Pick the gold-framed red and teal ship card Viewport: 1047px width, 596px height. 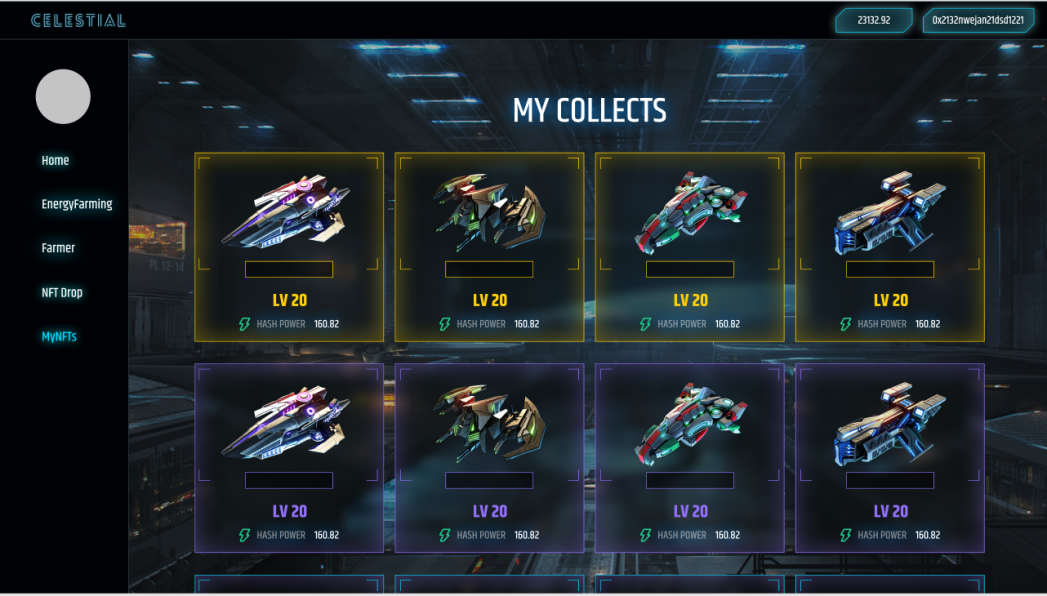[x=690, y=246]
